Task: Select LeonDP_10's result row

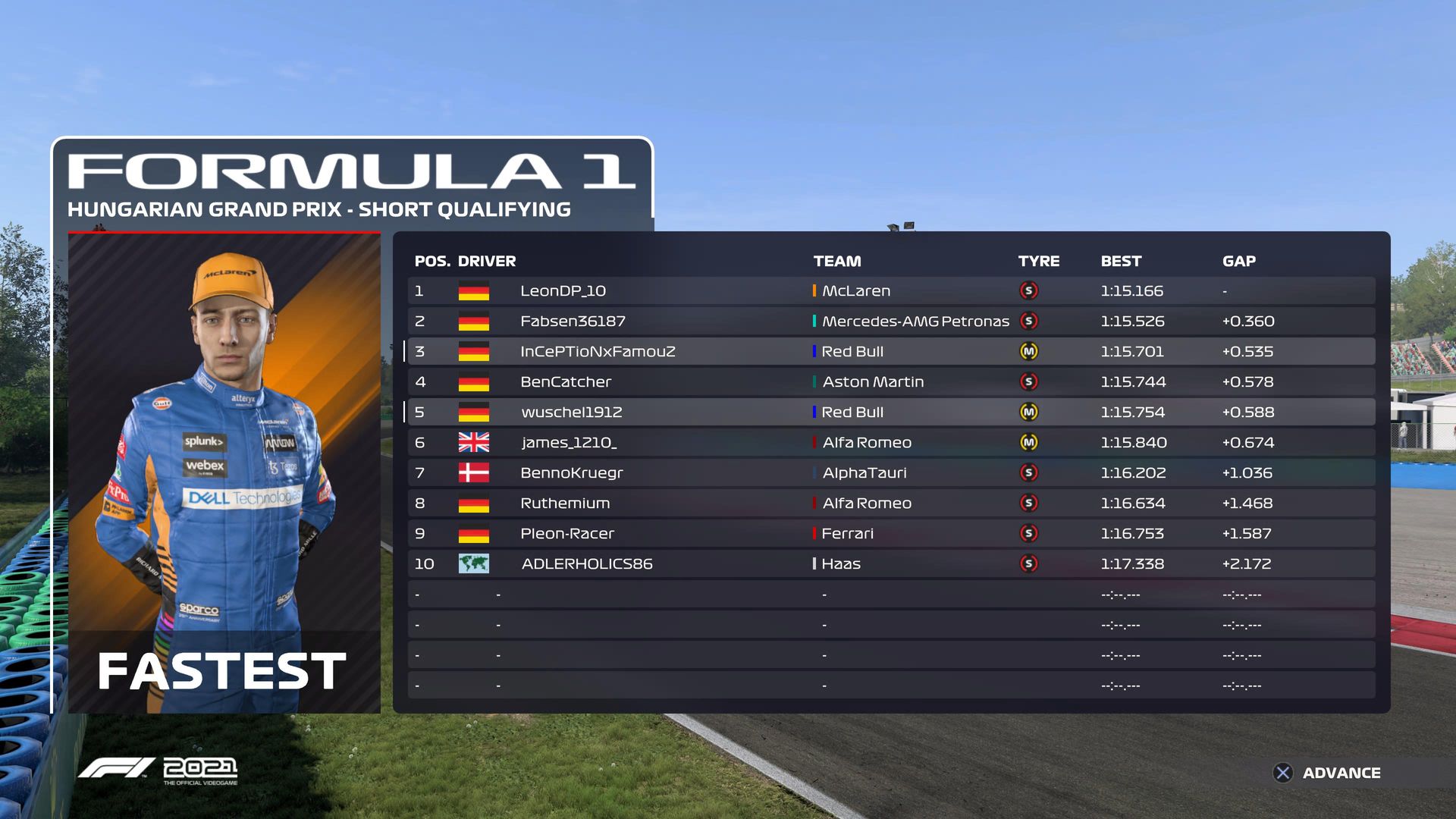Action: (891, 290)
